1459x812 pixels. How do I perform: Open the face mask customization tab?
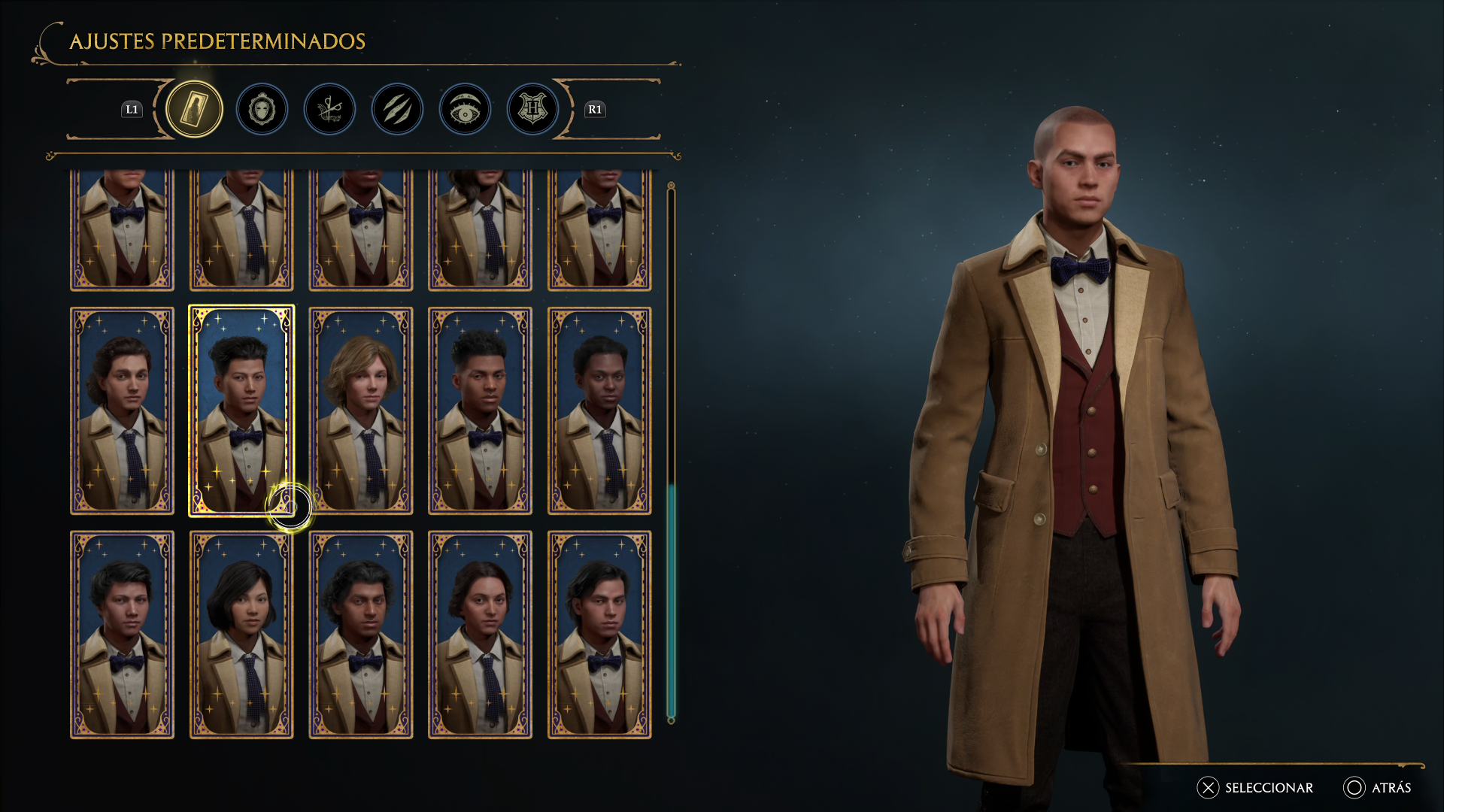point(262,110)
